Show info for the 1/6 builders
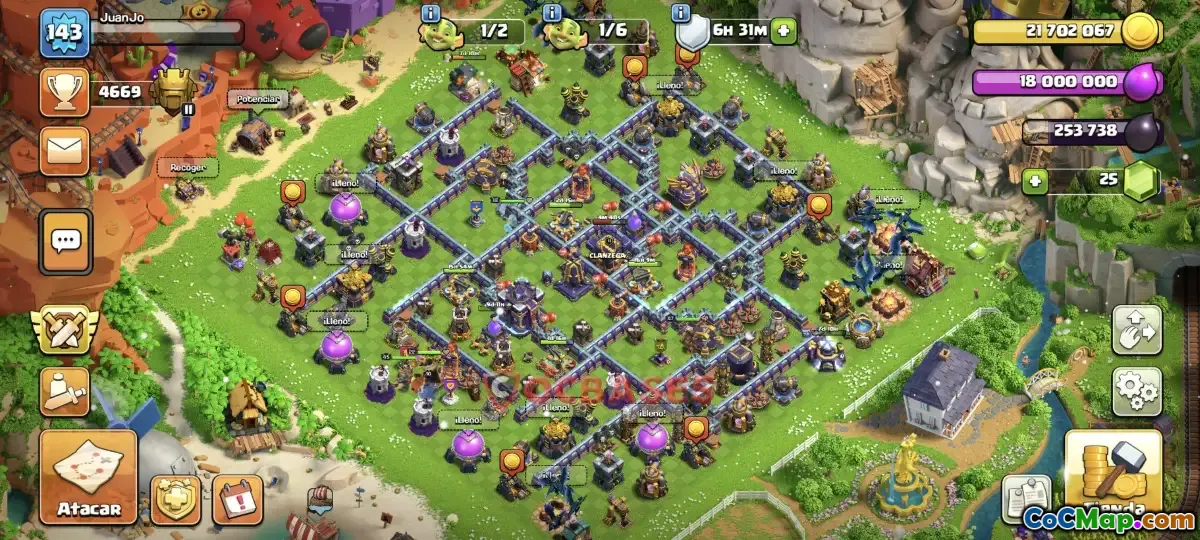 click(x=551, y=13)
